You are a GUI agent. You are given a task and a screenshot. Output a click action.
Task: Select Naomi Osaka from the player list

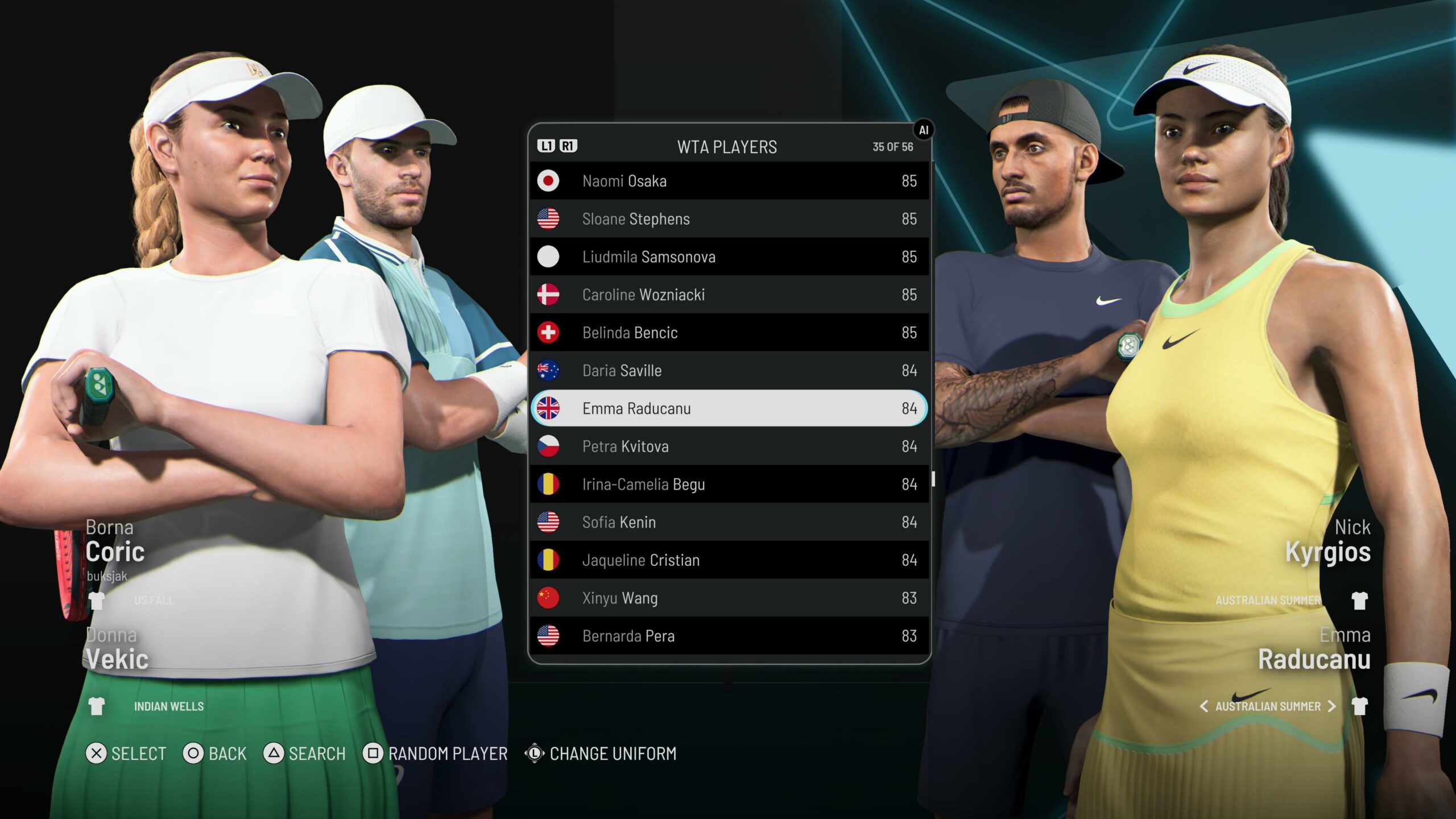pyautogui.click(x=729, y=181)
